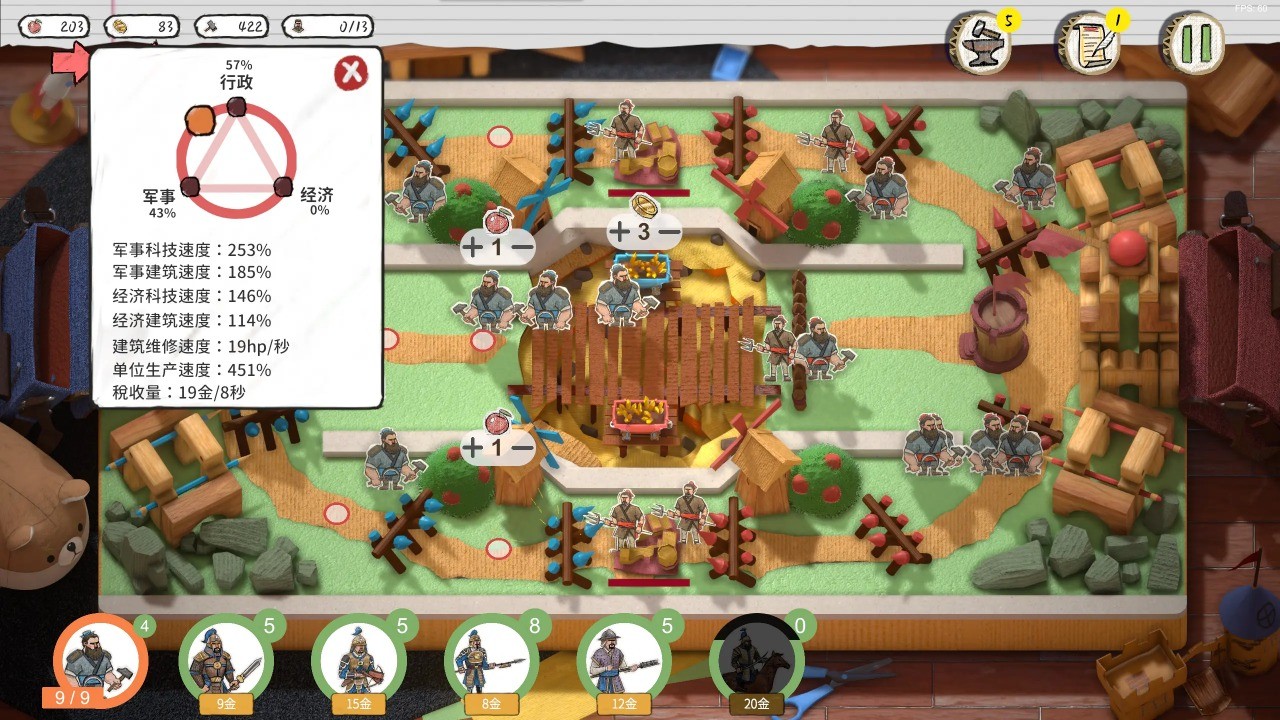Viewport: 1280px width, 720px height.
Task: Select the 军事 node on the triangle
Action: point(191,186)
